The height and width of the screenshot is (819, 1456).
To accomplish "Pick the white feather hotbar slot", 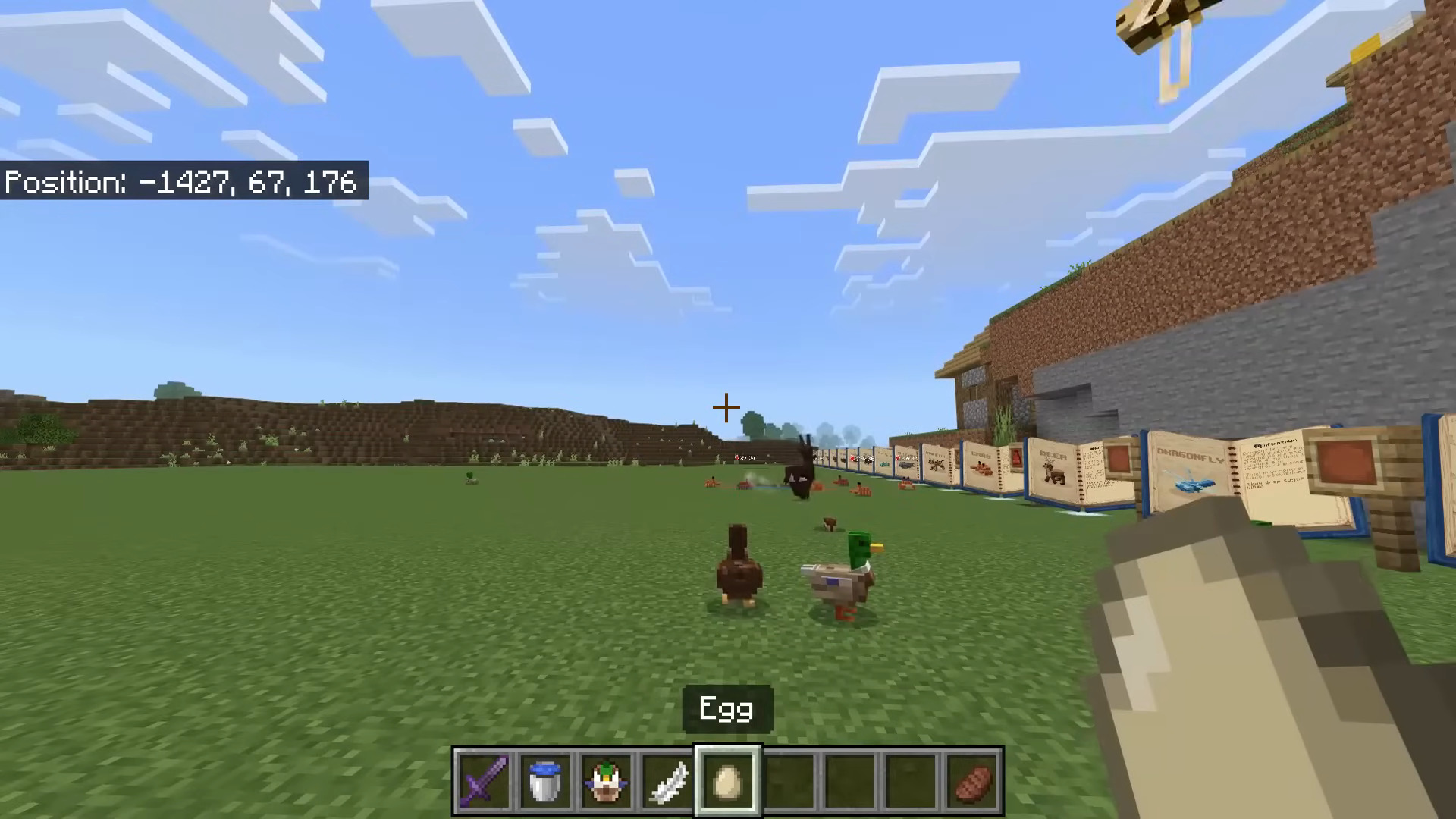I will pyautogui.click(x=667, y=781).
